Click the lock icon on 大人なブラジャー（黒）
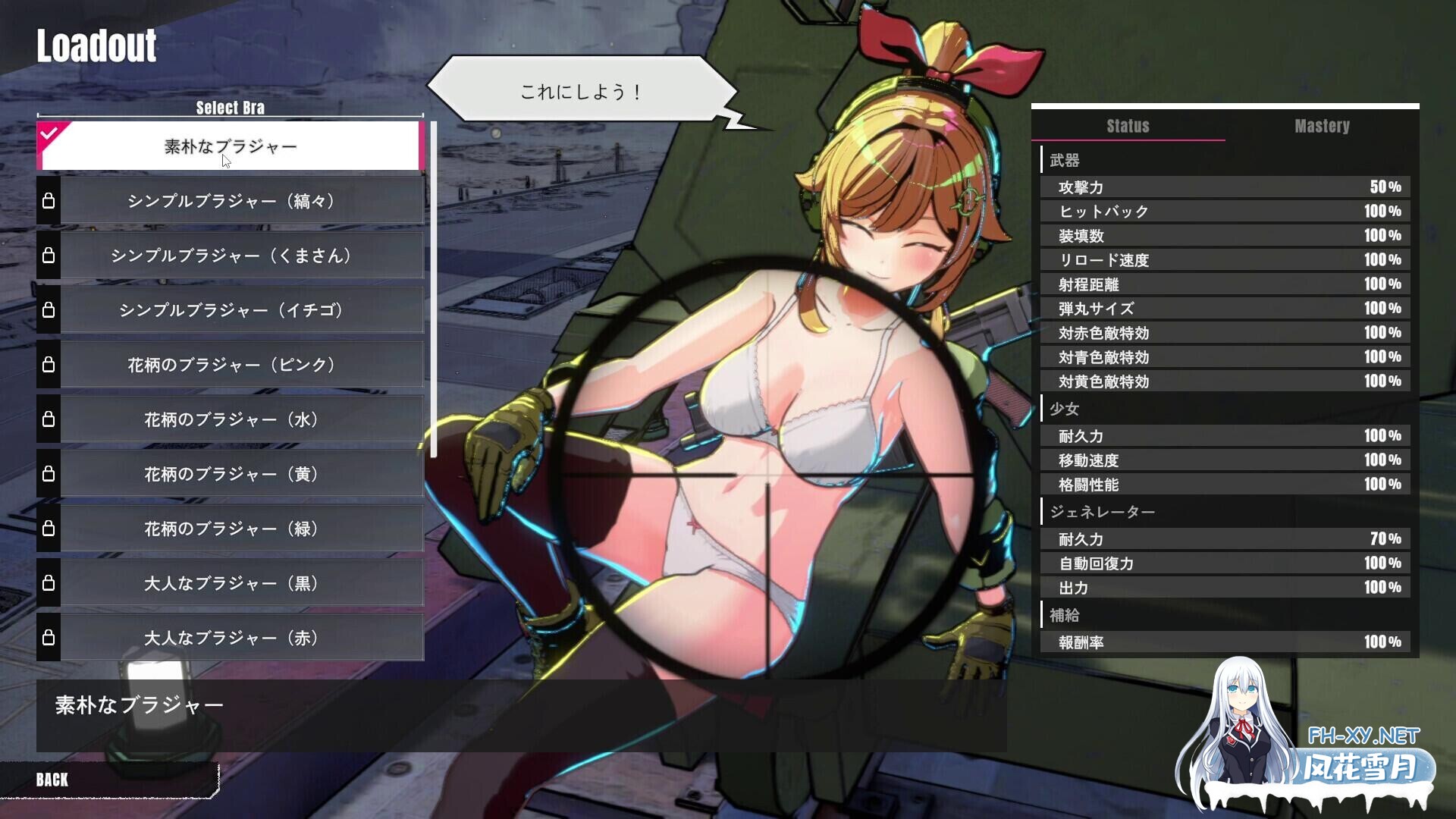This screenshot has width=1456, height=819. pos(50,583)
